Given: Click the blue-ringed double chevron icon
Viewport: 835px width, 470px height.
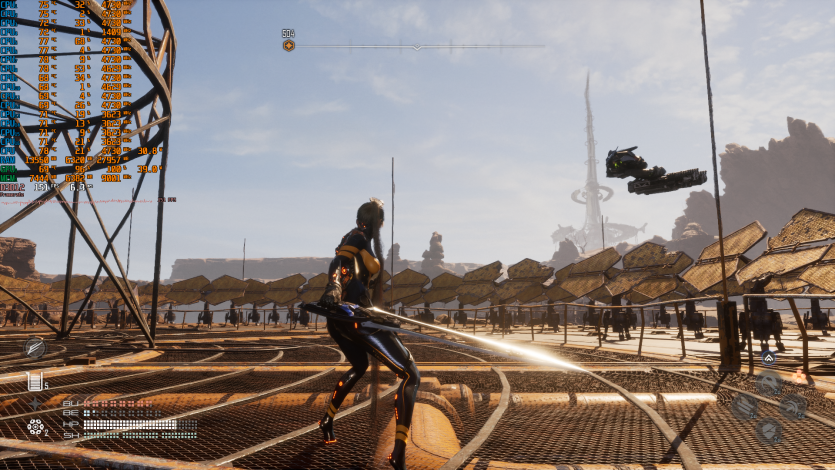Looking at the screenshot, I should click(x=768, y=357).
